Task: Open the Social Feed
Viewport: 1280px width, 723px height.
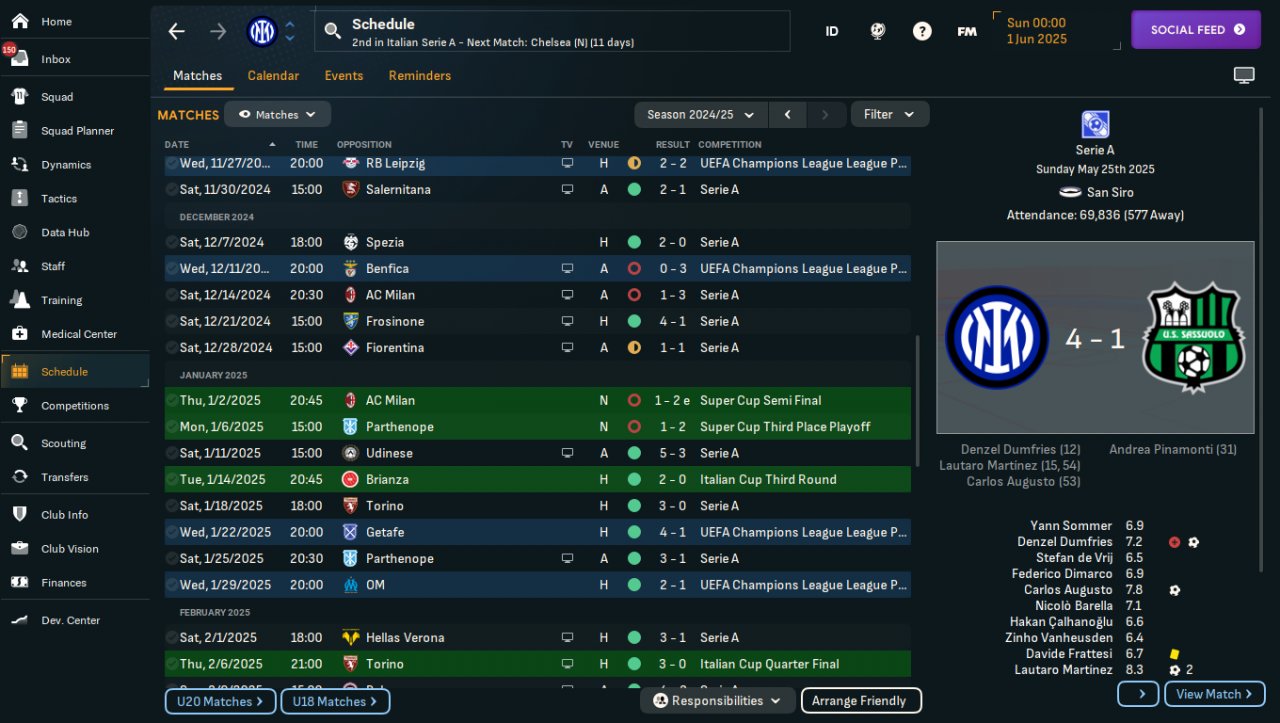Action: coord(1197,30)
